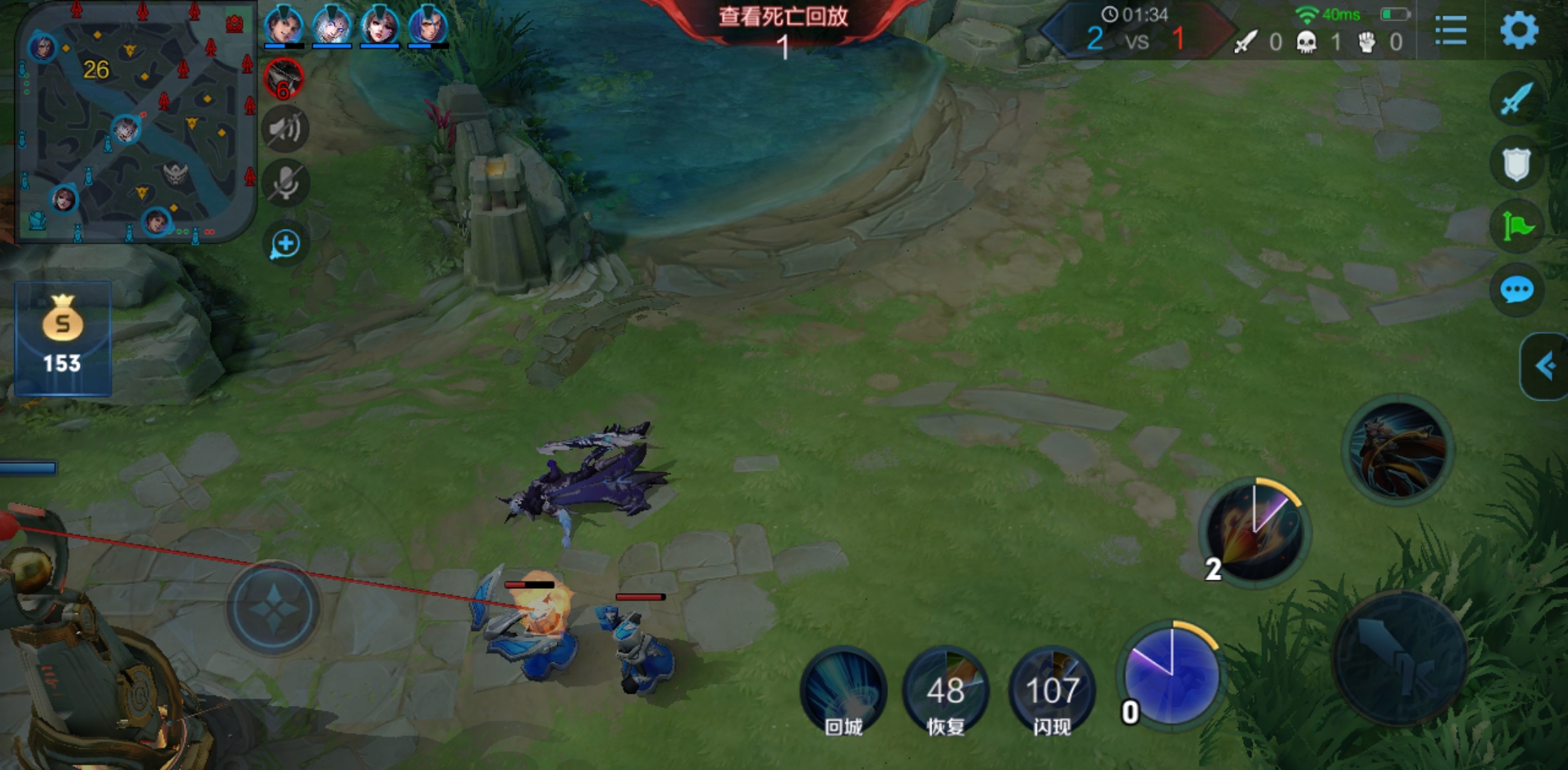Tap the basic attack button
Image resolution: width=1568 pixels, height=770 pixels.
click(1399, 657)
